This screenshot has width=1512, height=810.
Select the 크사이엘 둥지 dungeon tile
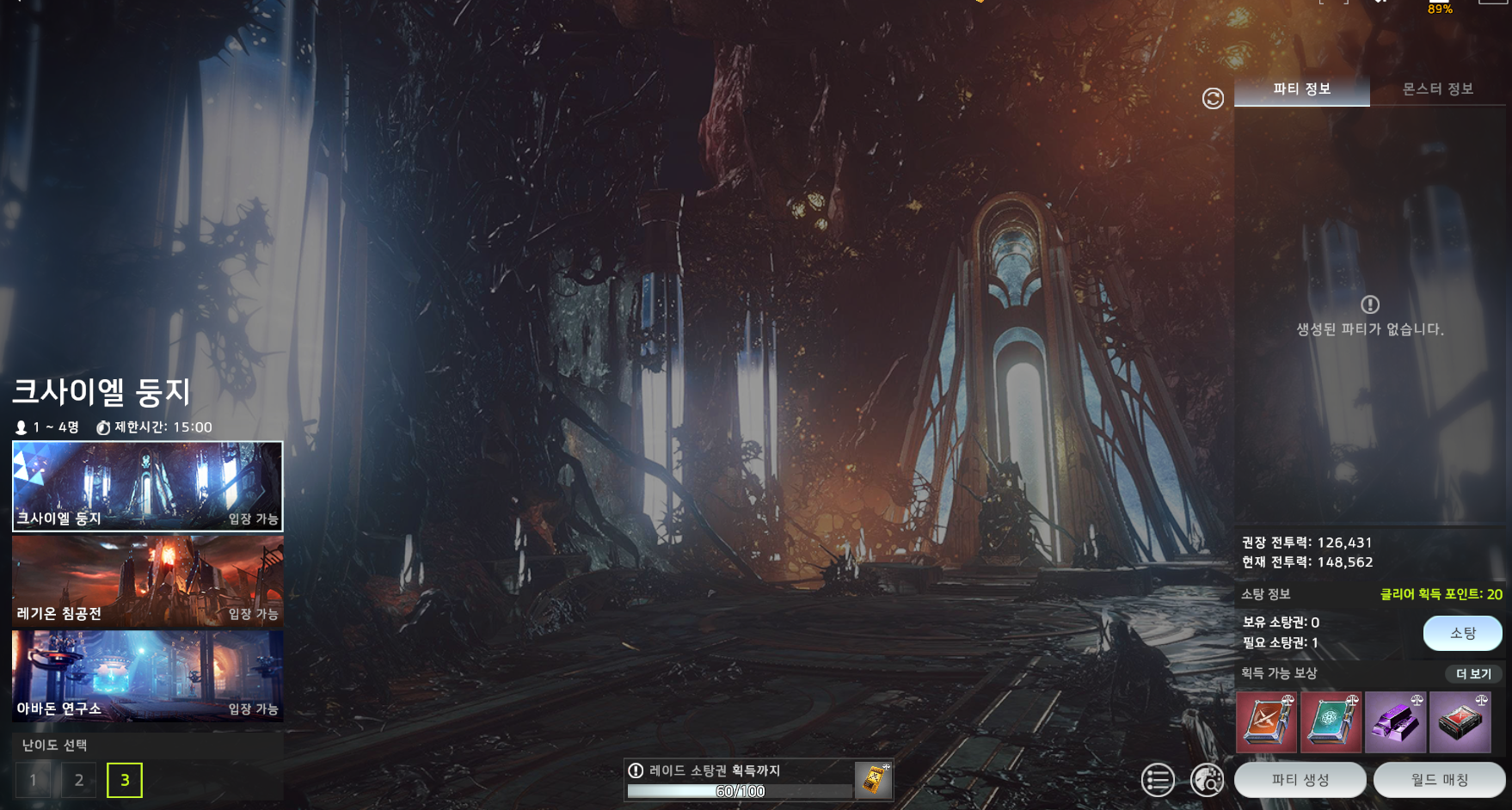click(147, 486)
